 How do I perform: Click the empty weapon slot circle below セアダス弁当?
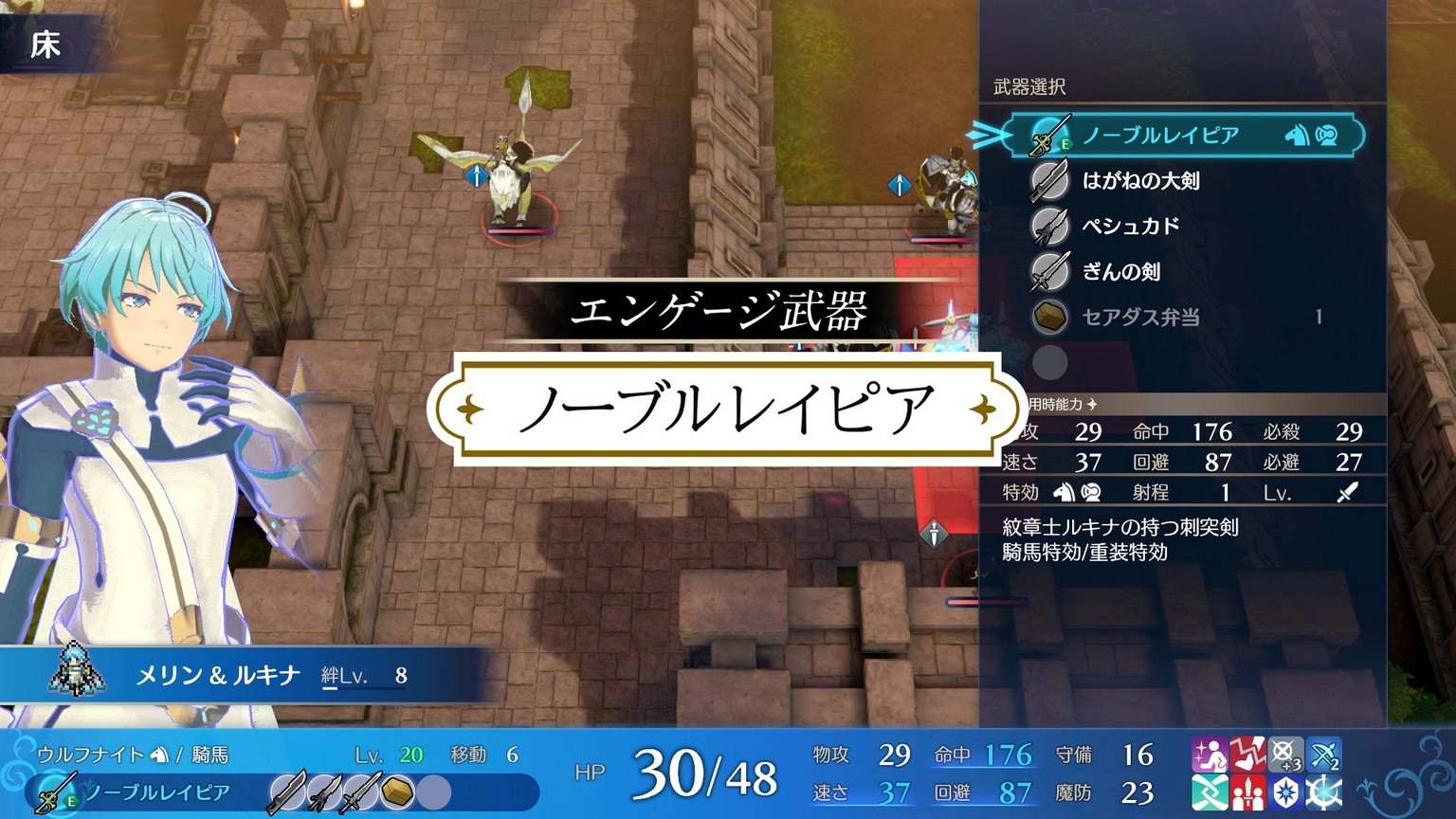[x=1050, y=363]
